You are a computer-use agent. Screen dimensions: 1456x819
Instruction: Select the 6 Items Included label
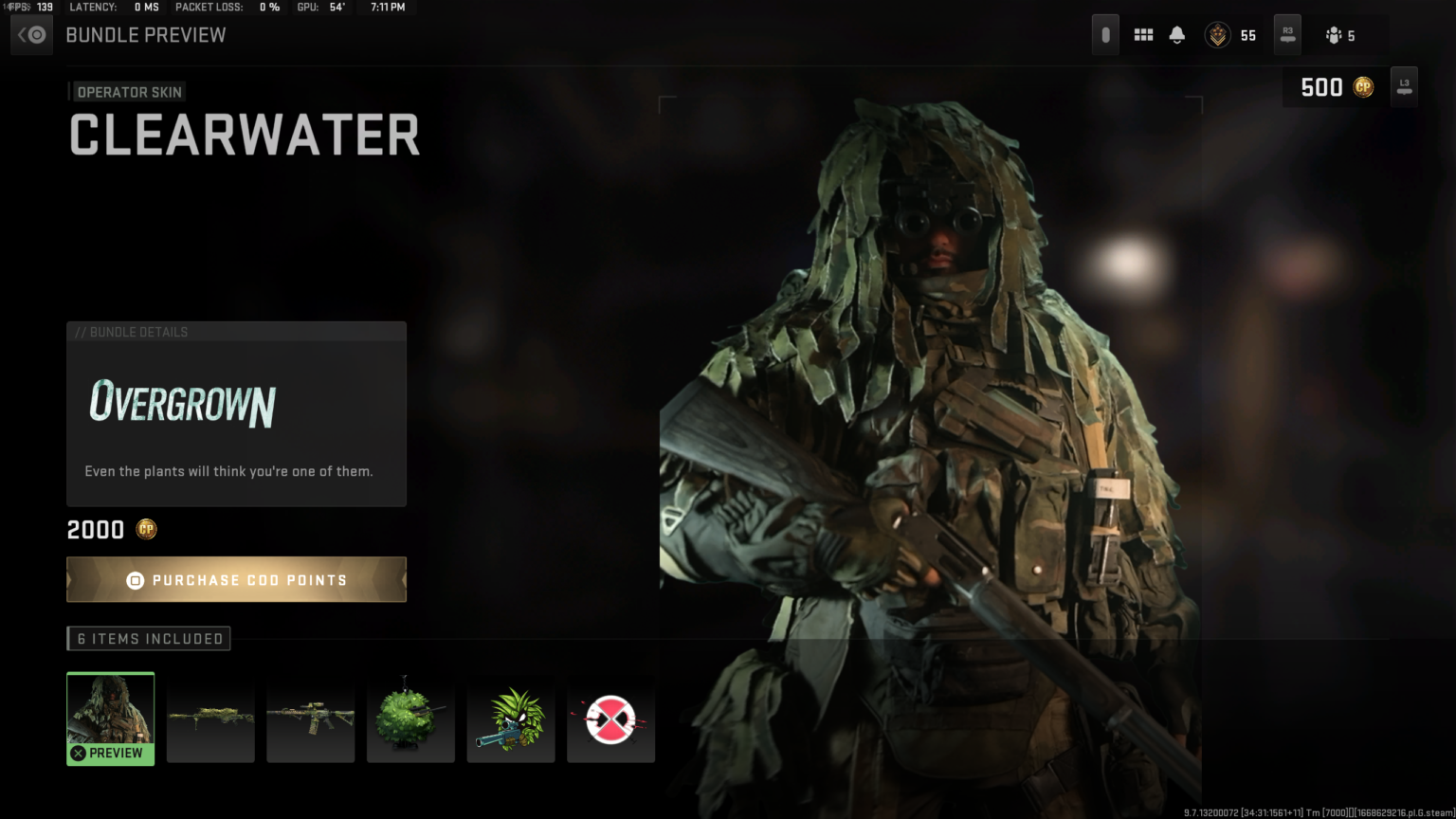click(x=148, y=638)
